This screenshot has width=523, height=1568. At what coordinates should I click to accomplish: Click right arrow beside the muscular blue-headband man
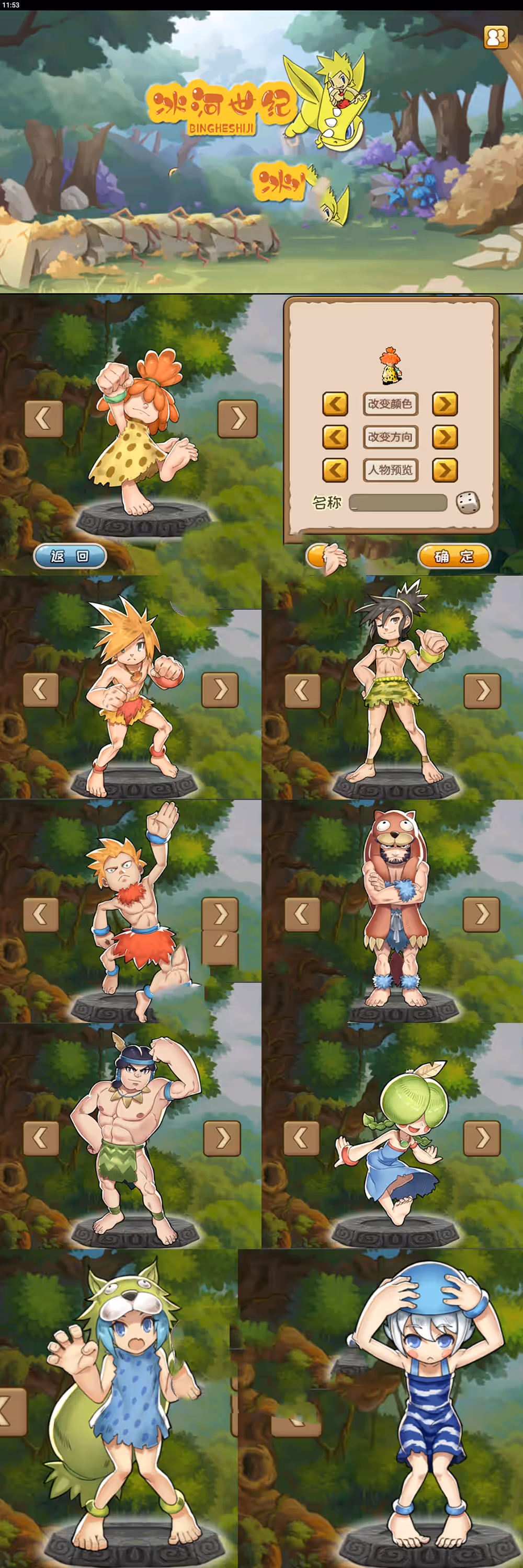222,1137
